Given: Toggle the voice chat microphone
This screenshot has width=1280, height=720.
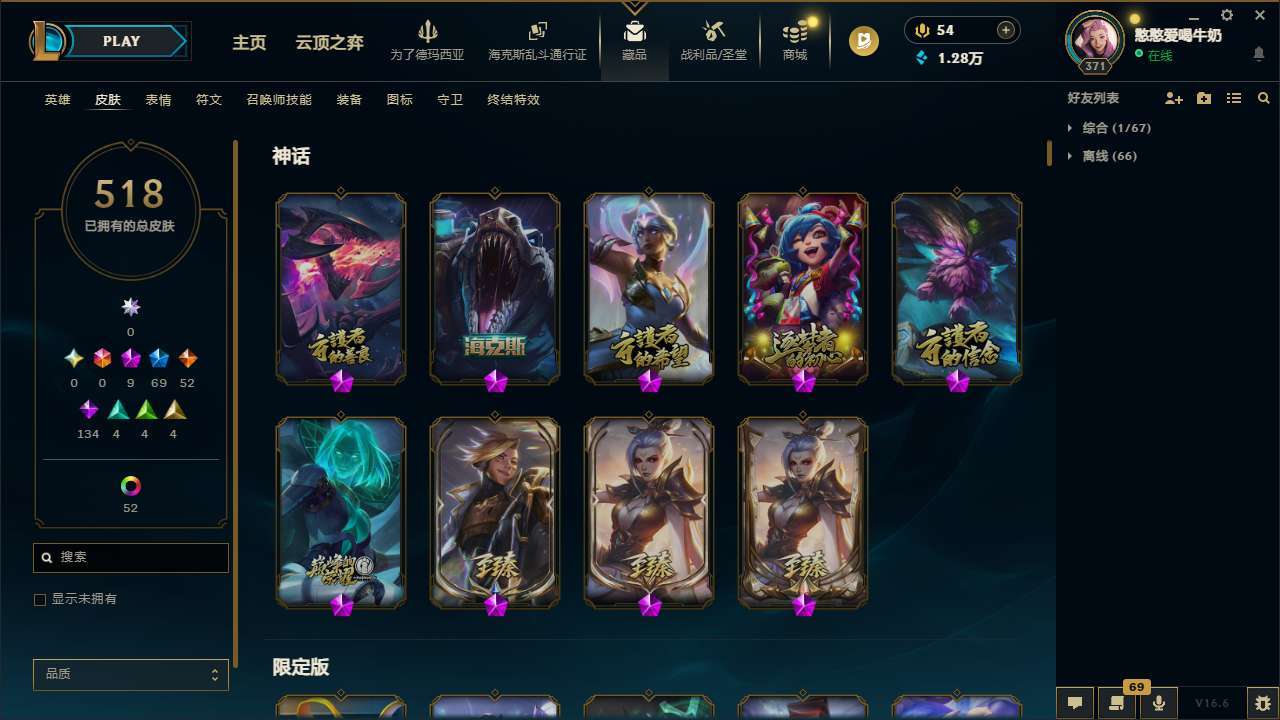Looking at the screenshot, I should point(1158,702).
